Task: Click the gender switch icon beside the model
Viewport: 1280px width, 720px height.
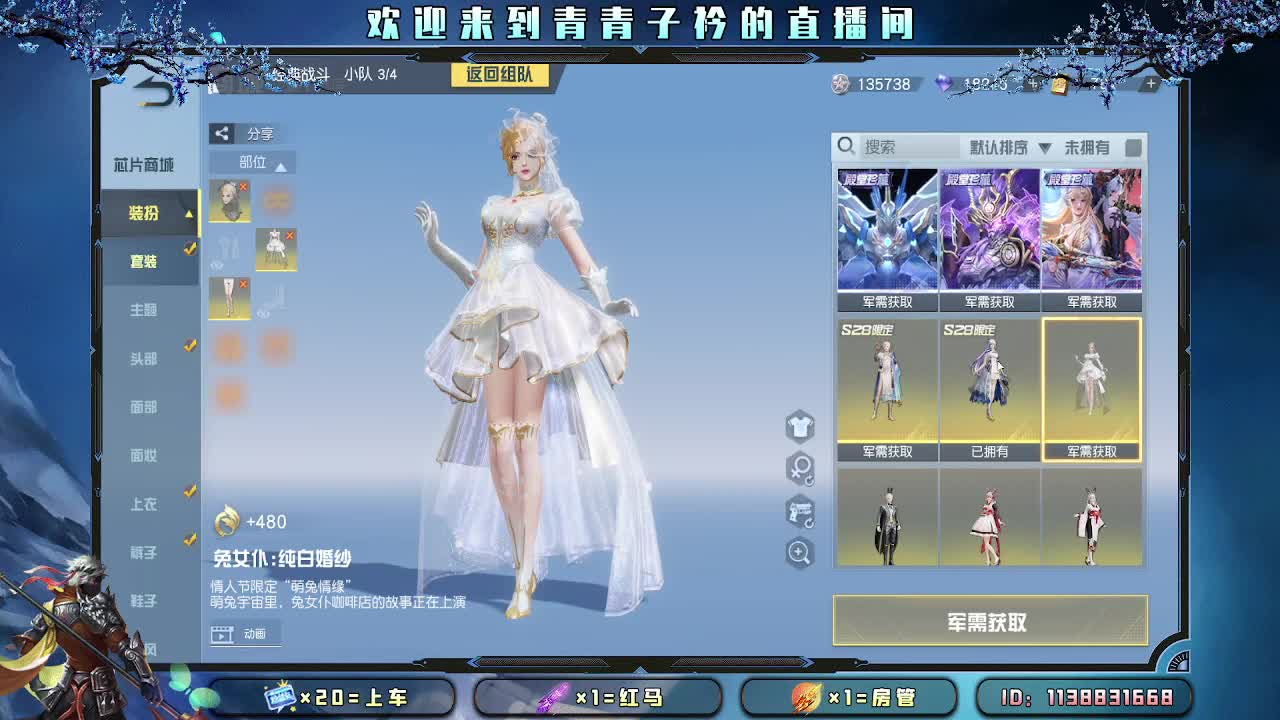Action: tap(798, 467)
